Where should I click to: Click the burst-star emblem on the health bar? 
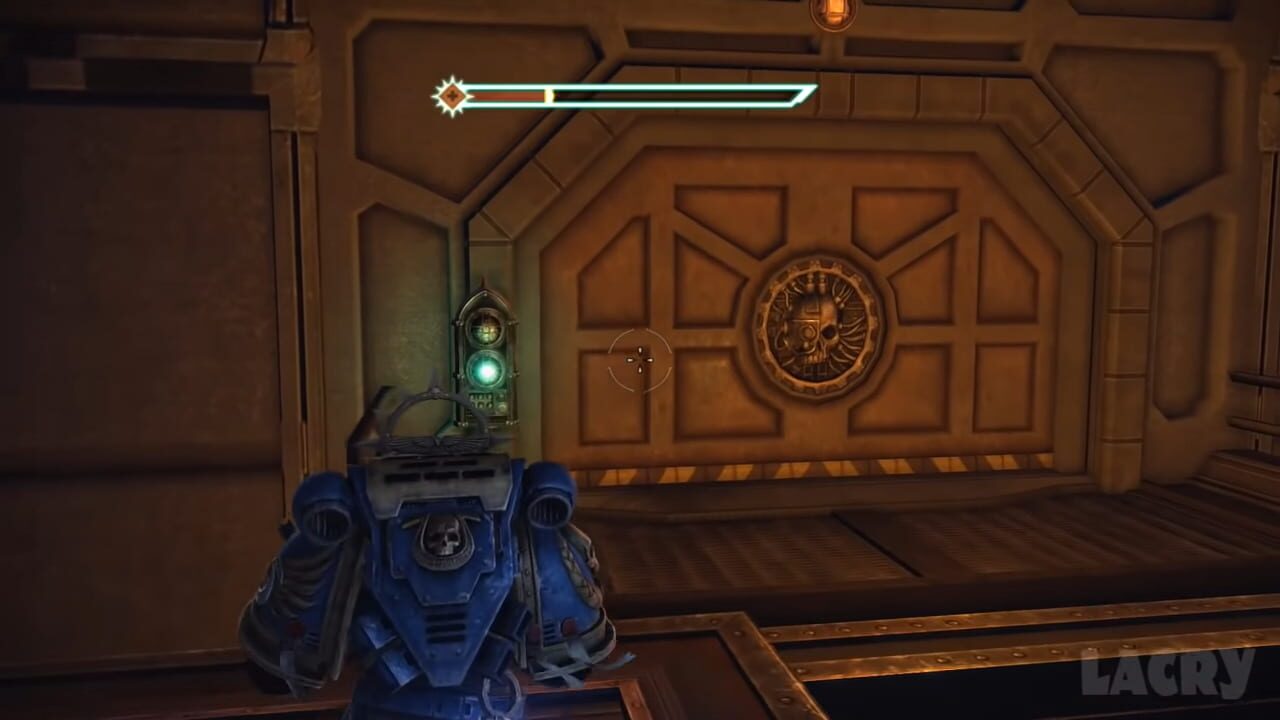pyautogui.click(x=452, y=96)
